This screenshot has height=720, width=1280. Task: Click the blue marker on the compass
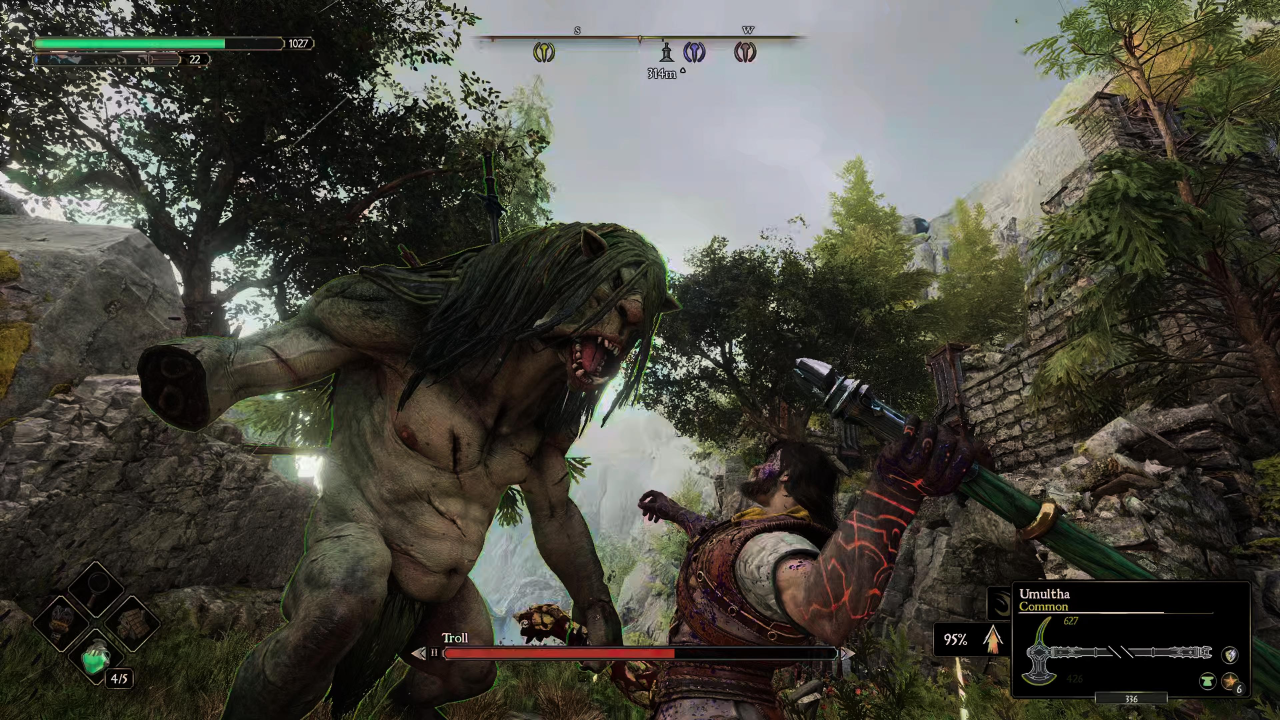coord(694,52)
